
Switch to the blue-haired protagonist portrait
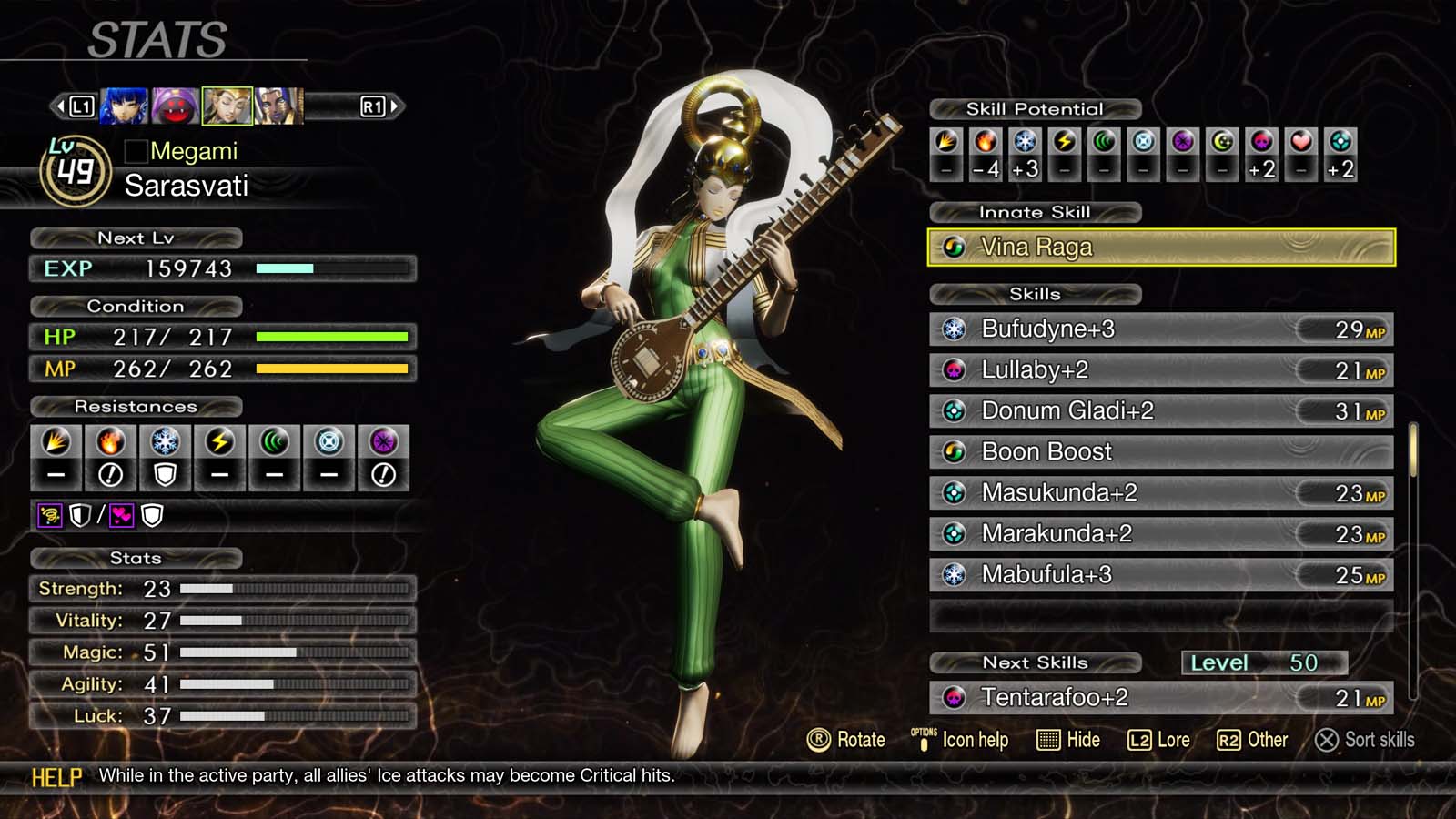point(124,106)
